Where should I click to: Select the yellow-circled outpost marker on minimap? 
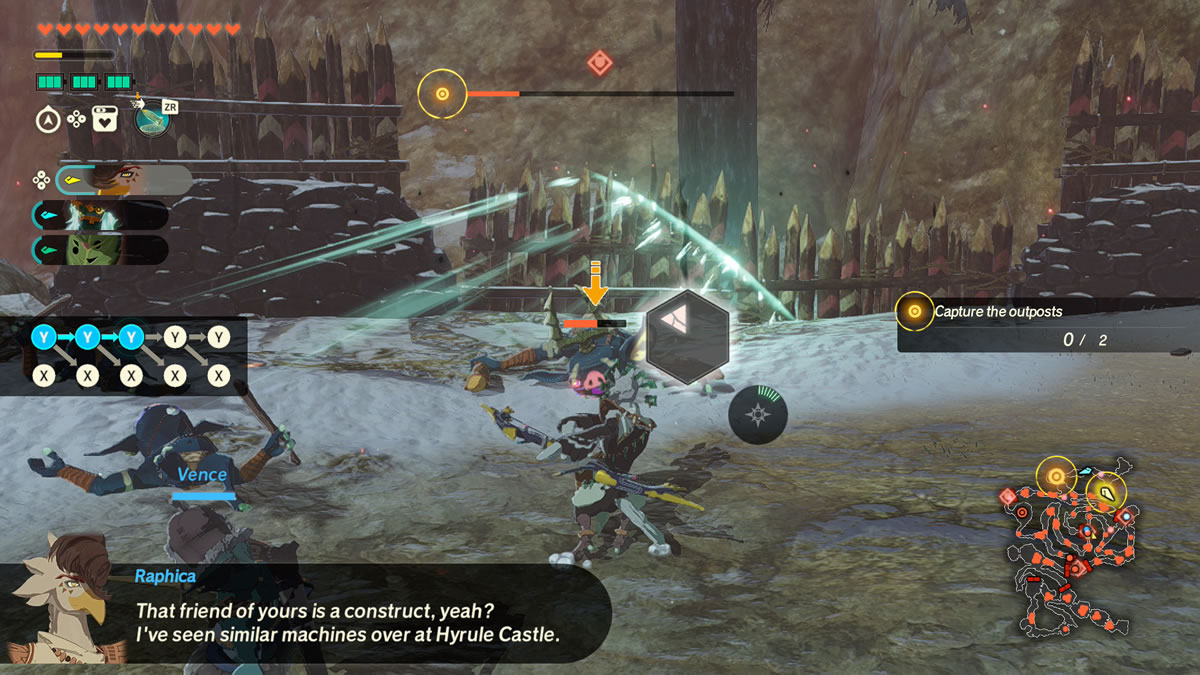pos(1055,476)
